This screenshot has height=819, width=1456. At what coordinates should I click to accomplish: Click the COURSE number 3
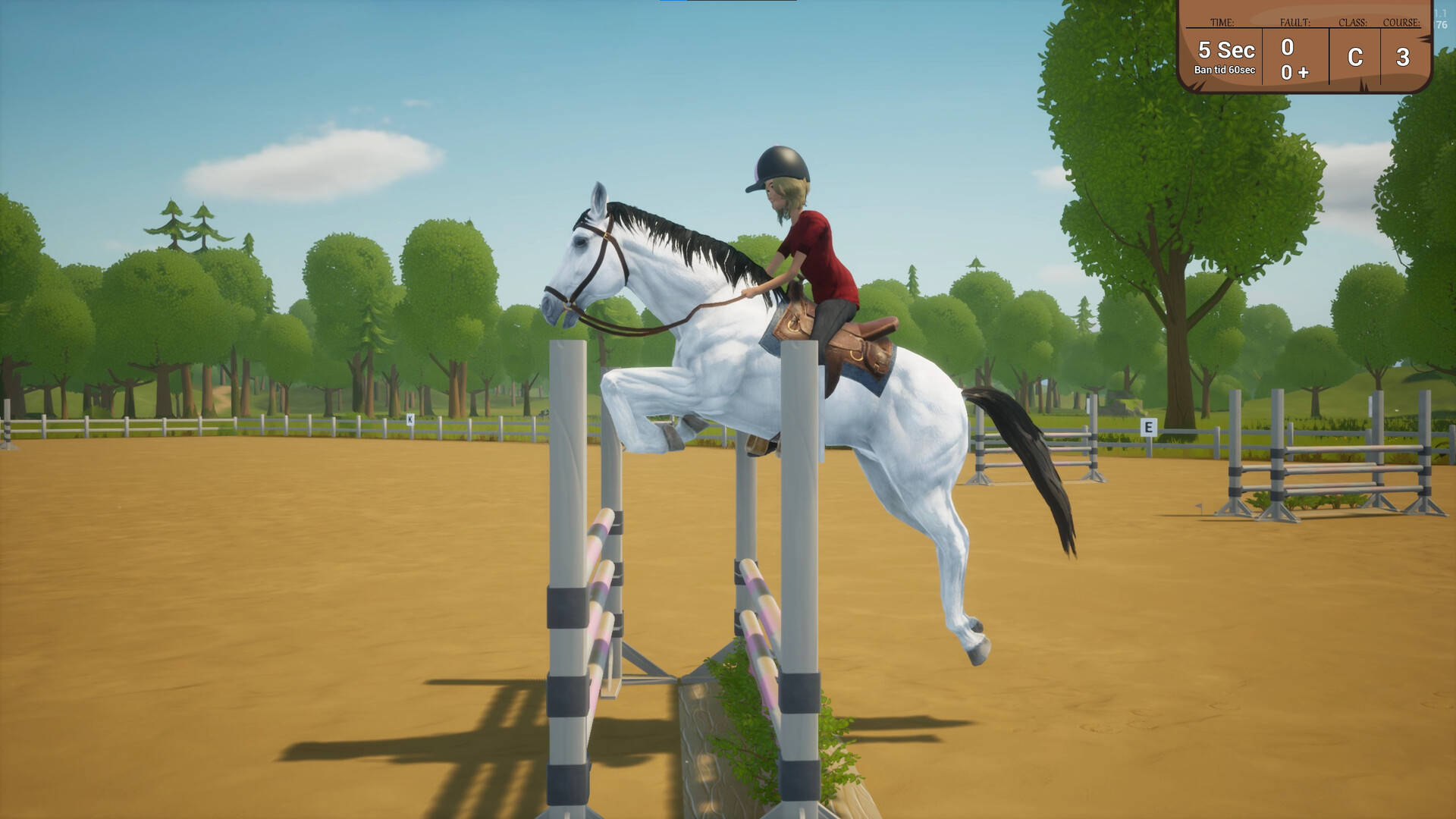(1404, 55)
